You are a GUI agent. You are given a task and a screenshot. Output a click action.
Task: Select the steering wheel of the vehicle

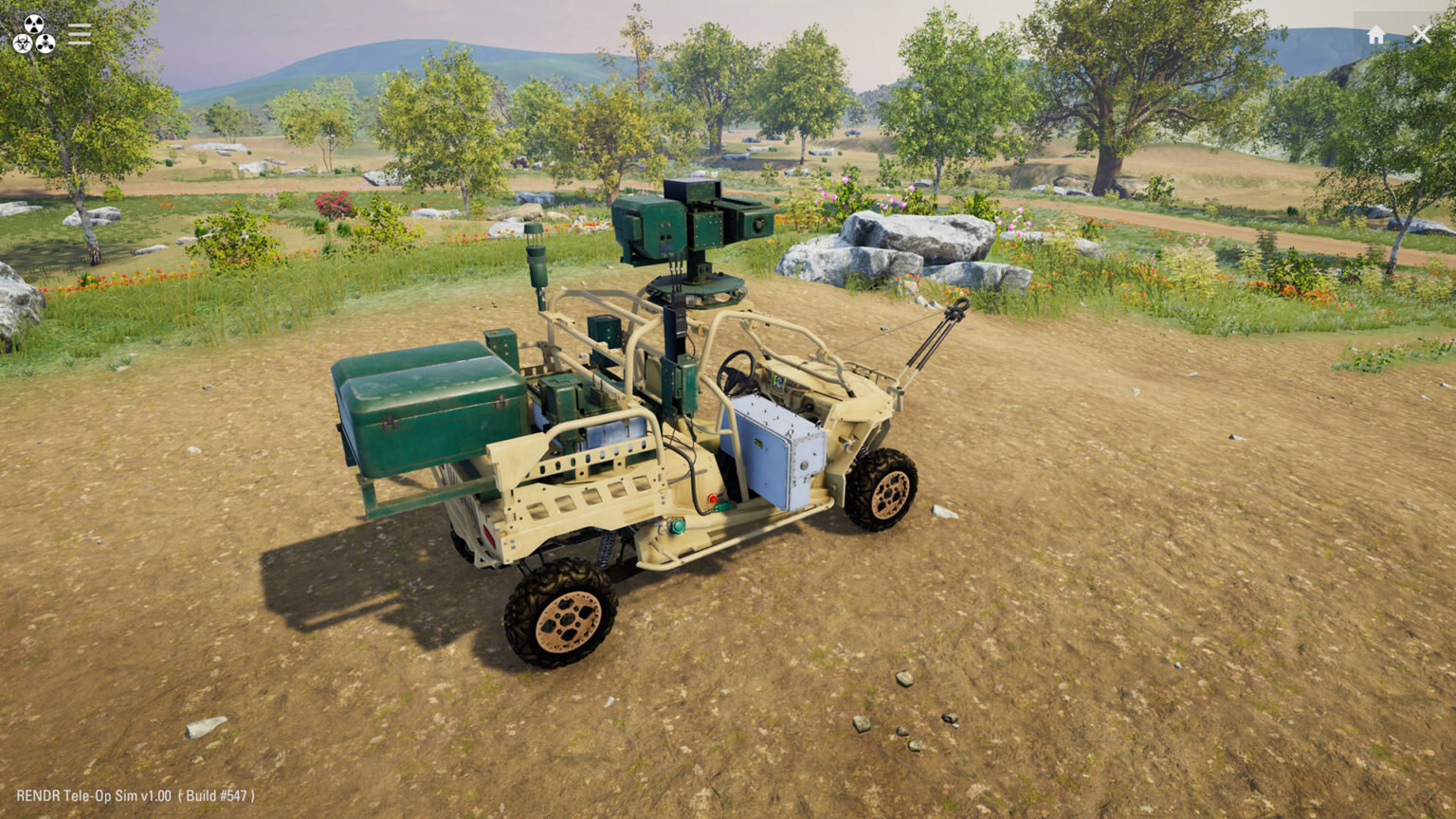tap(737, 372)
